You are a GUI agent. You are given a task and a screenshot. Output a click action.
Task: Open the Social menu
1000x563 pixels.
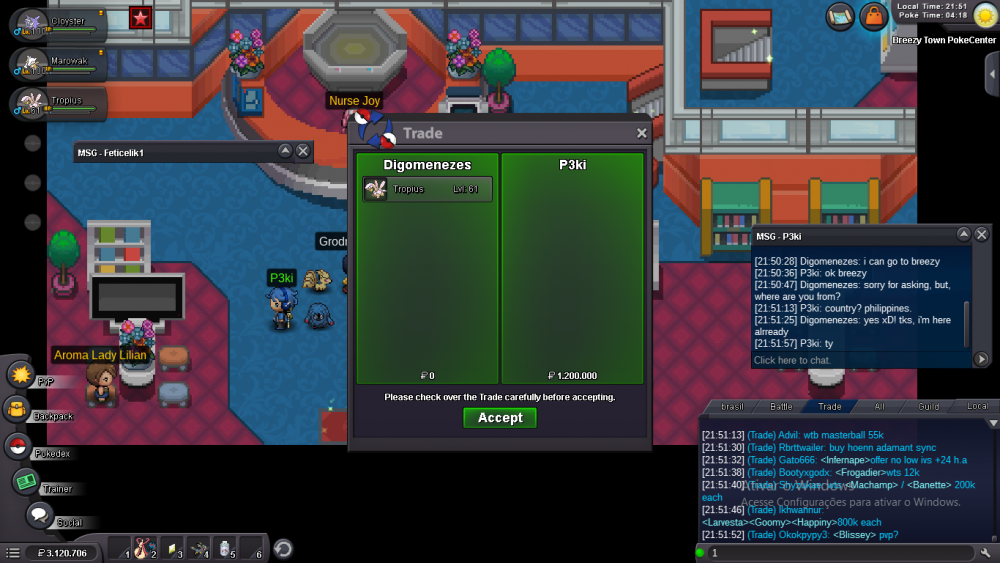coord(39,515)
